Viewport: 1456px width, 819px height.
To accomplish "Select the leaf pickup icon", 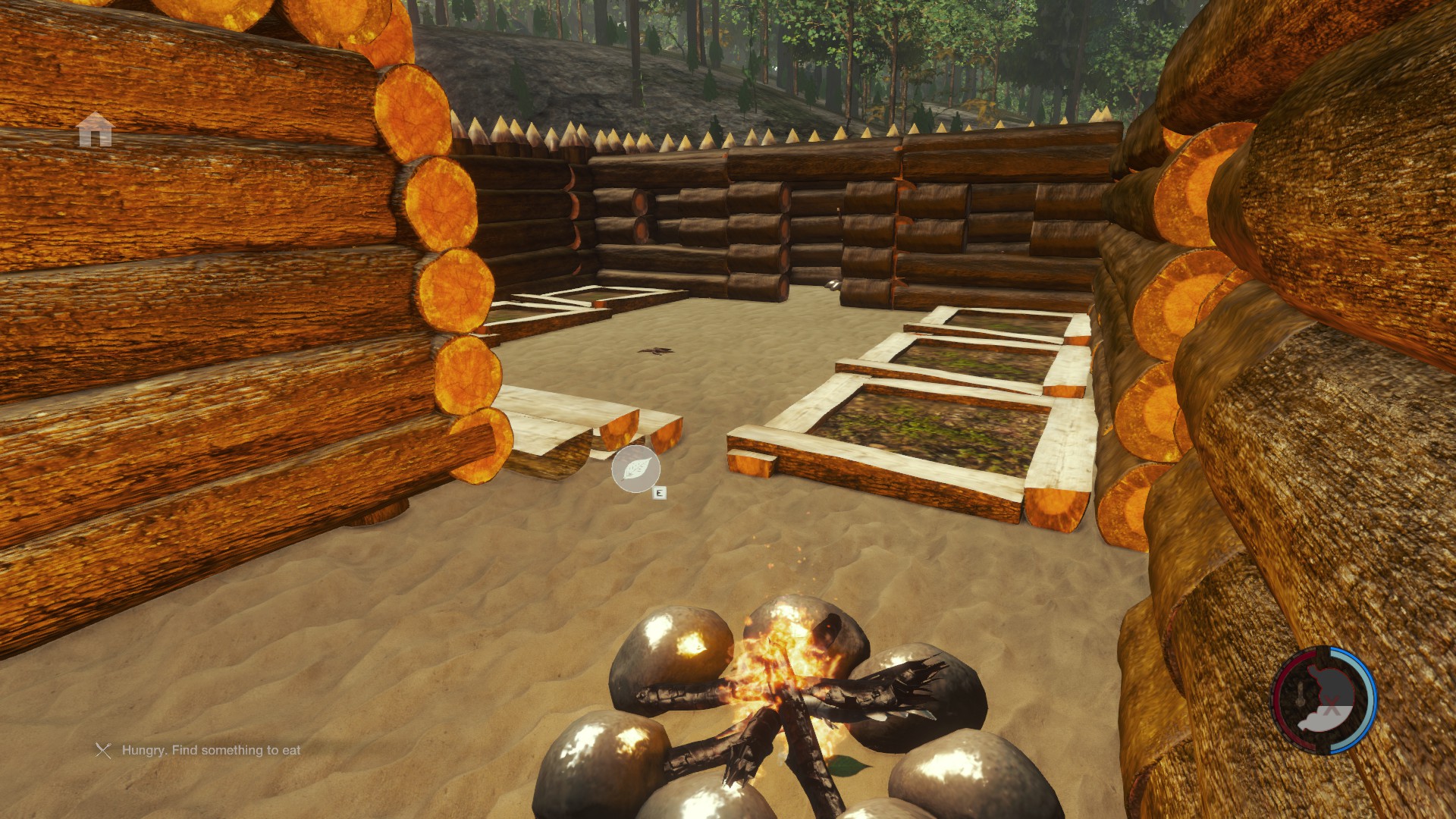I will coord(635,469).
